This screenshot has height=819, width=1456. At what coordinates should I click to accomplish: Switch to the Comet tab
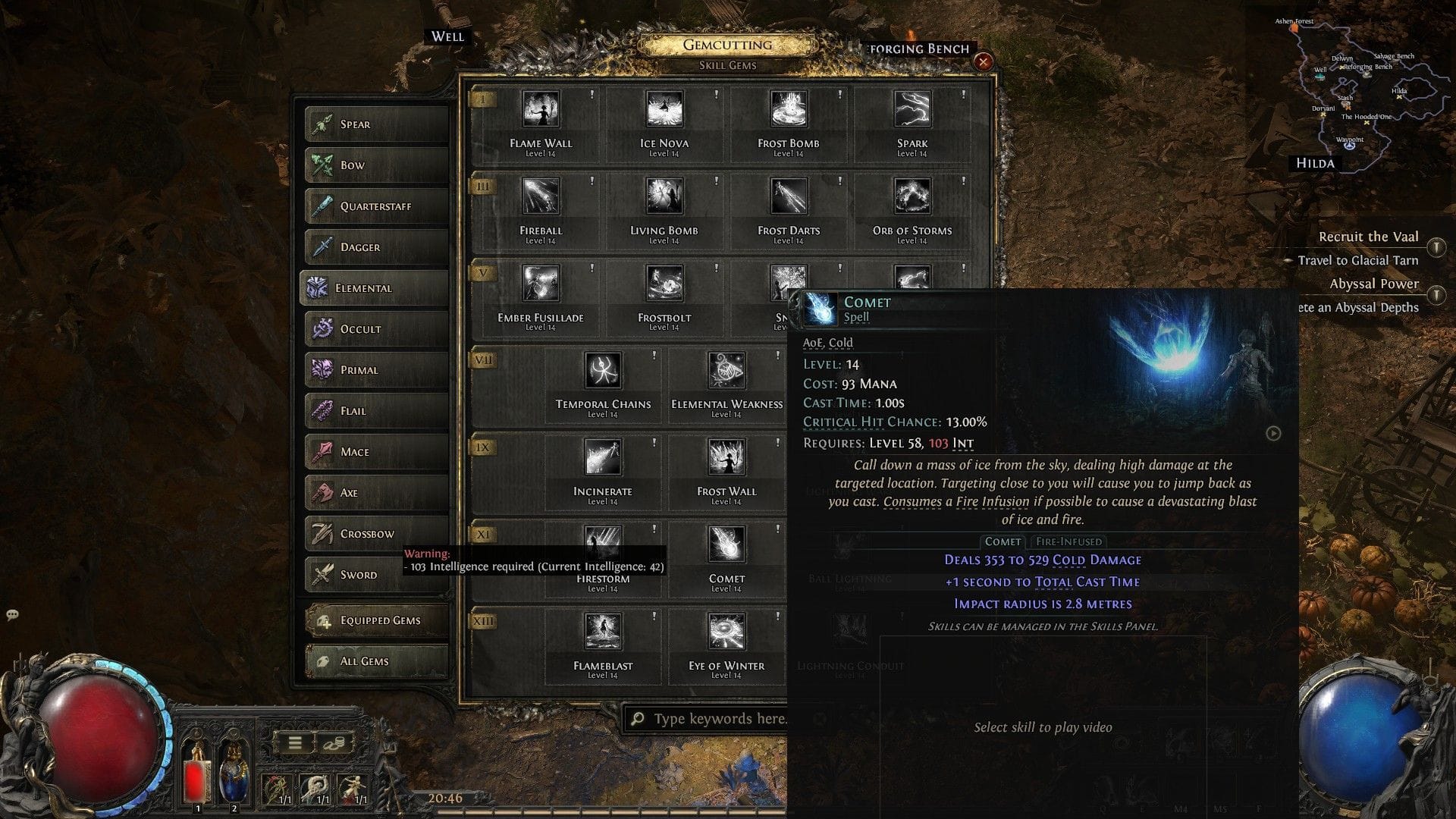point(1003,541)
